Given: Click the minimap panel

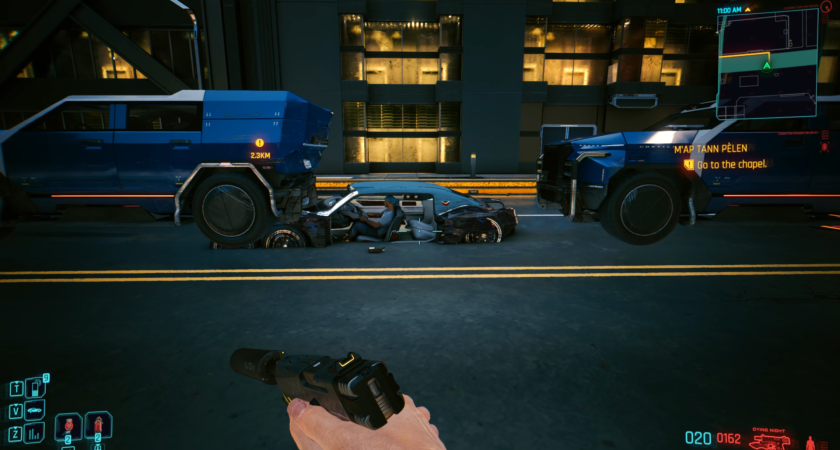Looking at the screenshot, I should tap(767, 63).
